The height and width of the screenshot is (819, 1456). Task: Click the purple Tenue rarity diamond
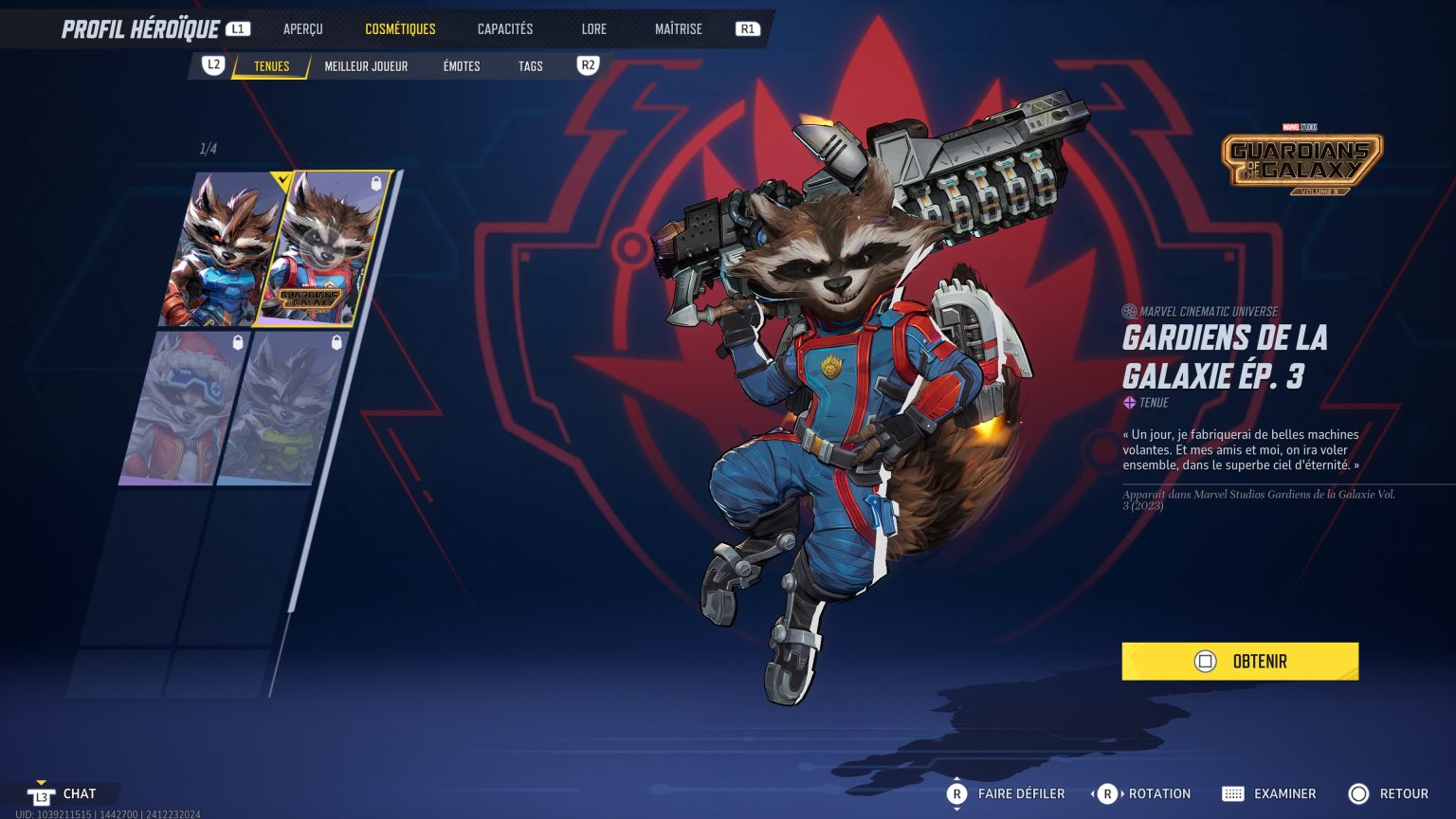tap(1128, 401)
